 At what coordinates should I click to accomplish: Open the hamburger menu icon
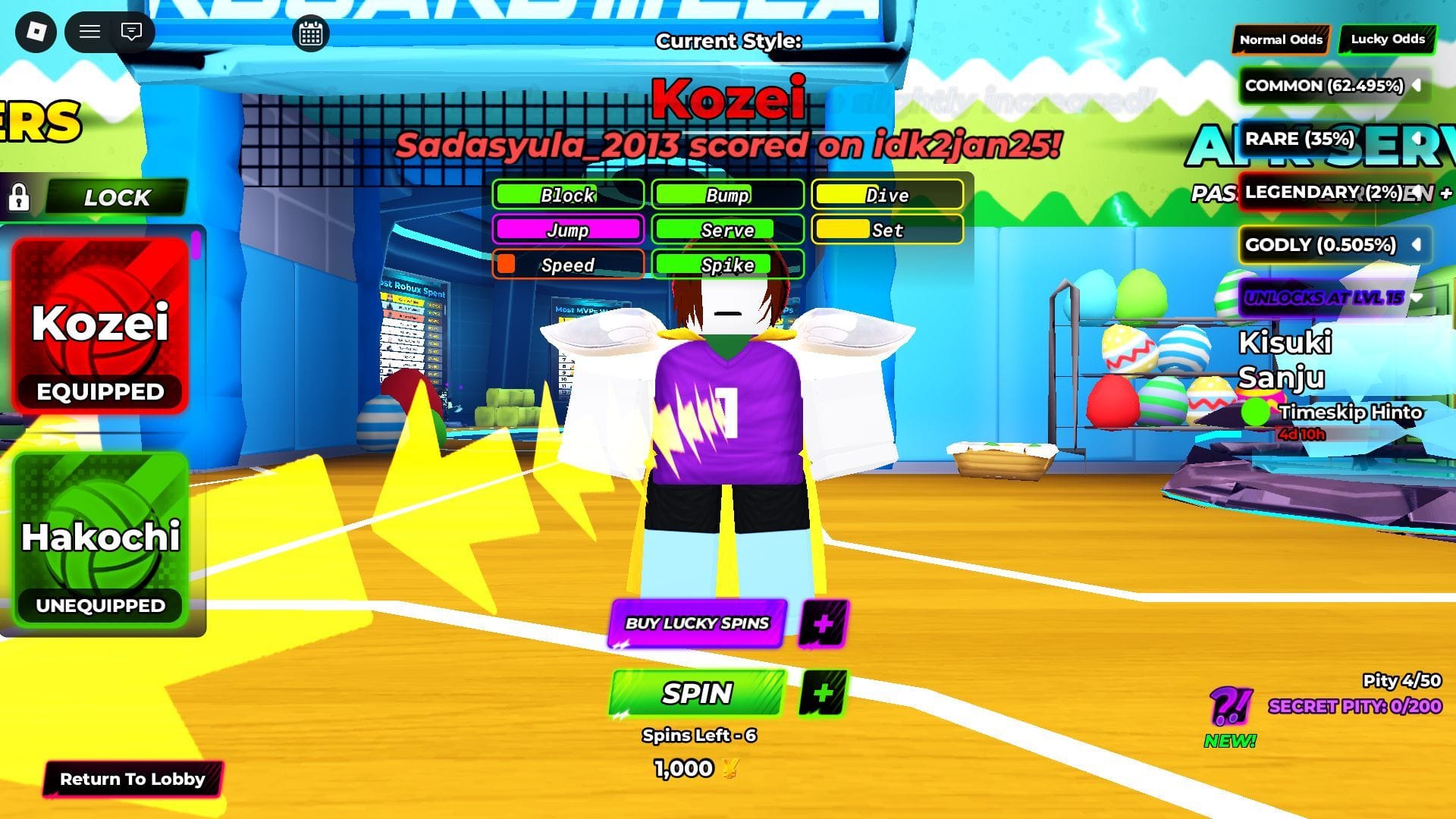(x=89, y=32)
